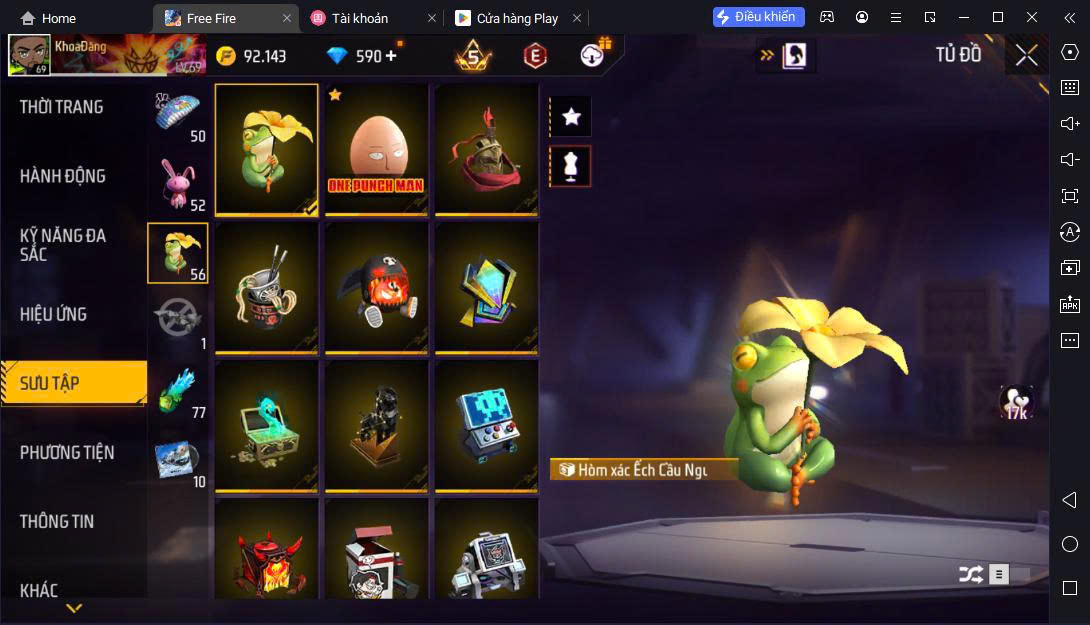Open the THỜI TRANG category
The width and height of the screenshot is (1090, 625).
coord(62,107)
